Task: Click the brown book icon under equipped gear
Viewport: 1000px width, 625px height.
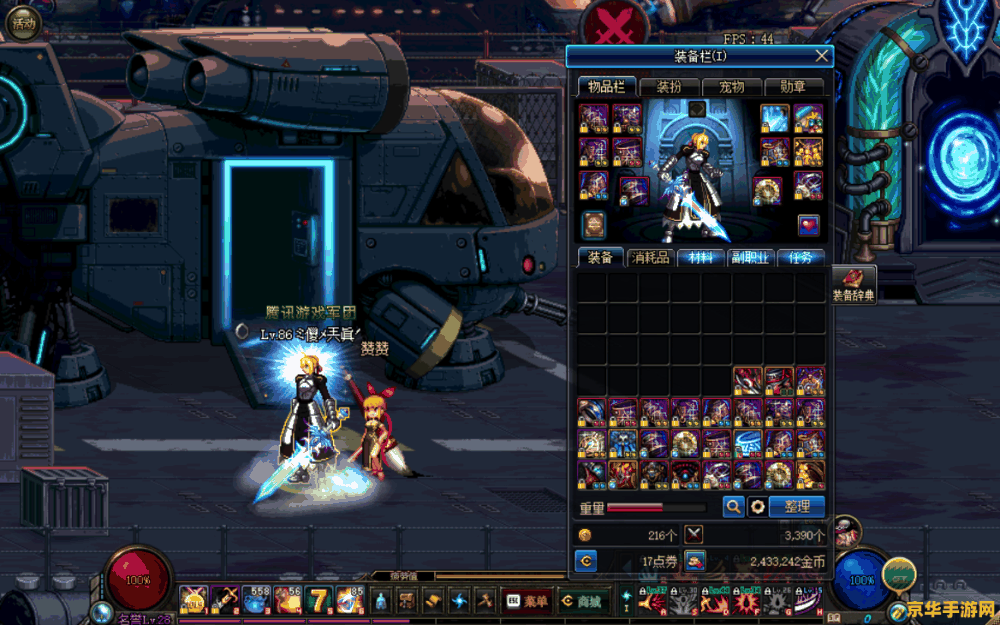Action: pyautogui.click(x=594, y=224)
